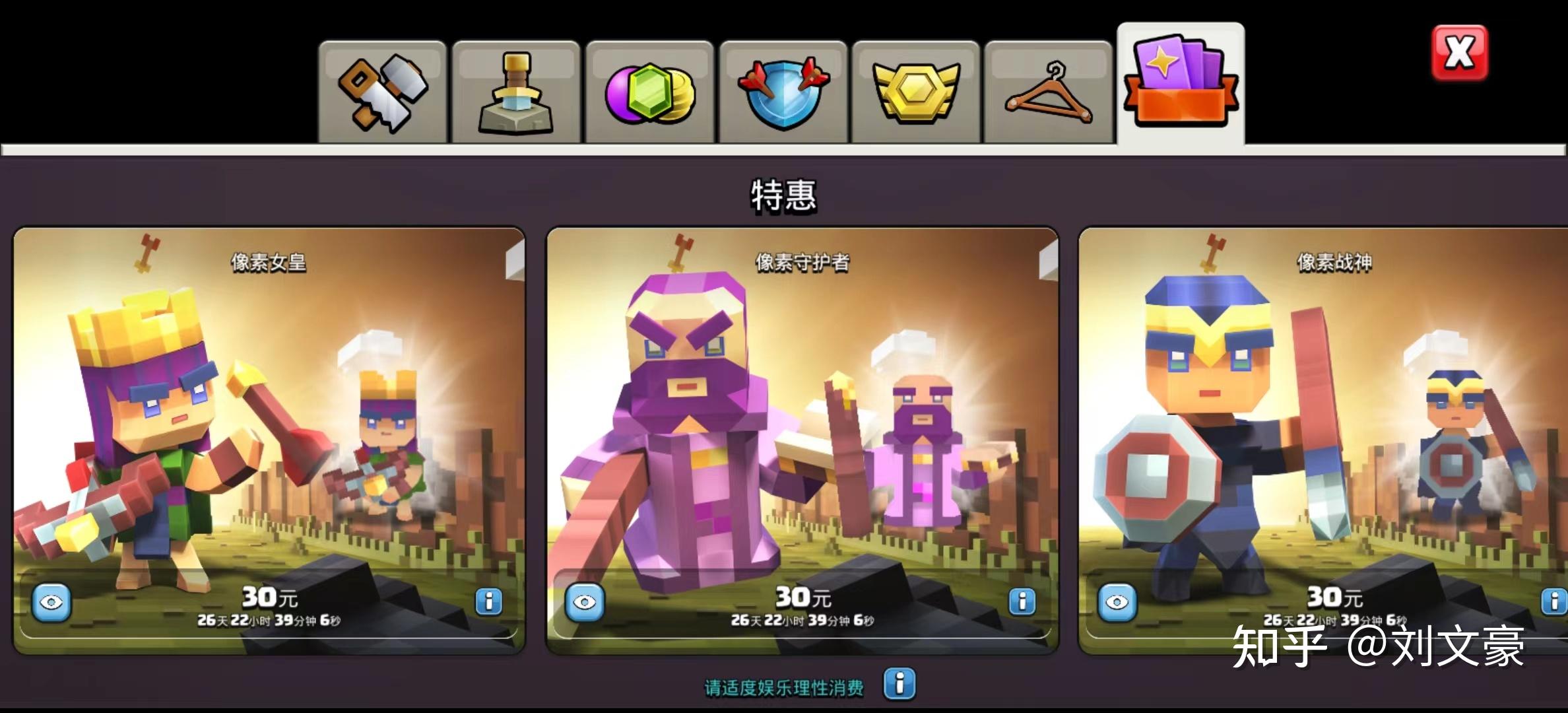Switch to the gold badge tab
The image size is (1568, 713).
pyautogui.click(x=915, y=93)
